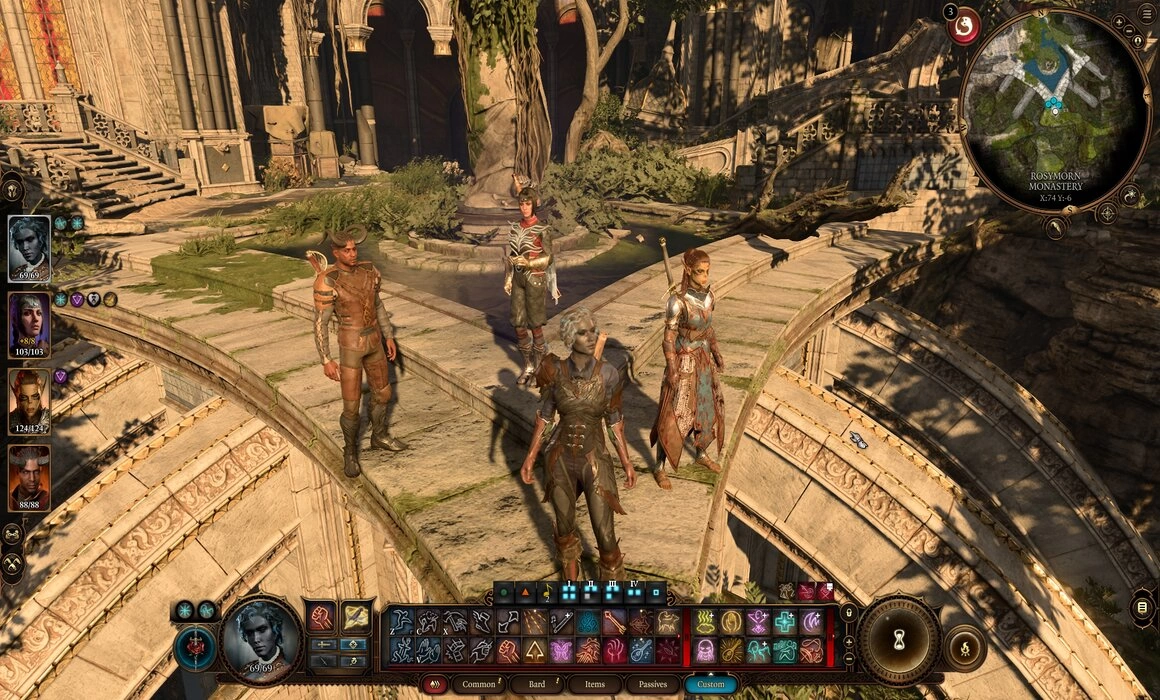The height and width of the screenshot is (700, 1160).
Task: Select the 124/124 red-haired companion portrait
Action: (x=29, y=401)
